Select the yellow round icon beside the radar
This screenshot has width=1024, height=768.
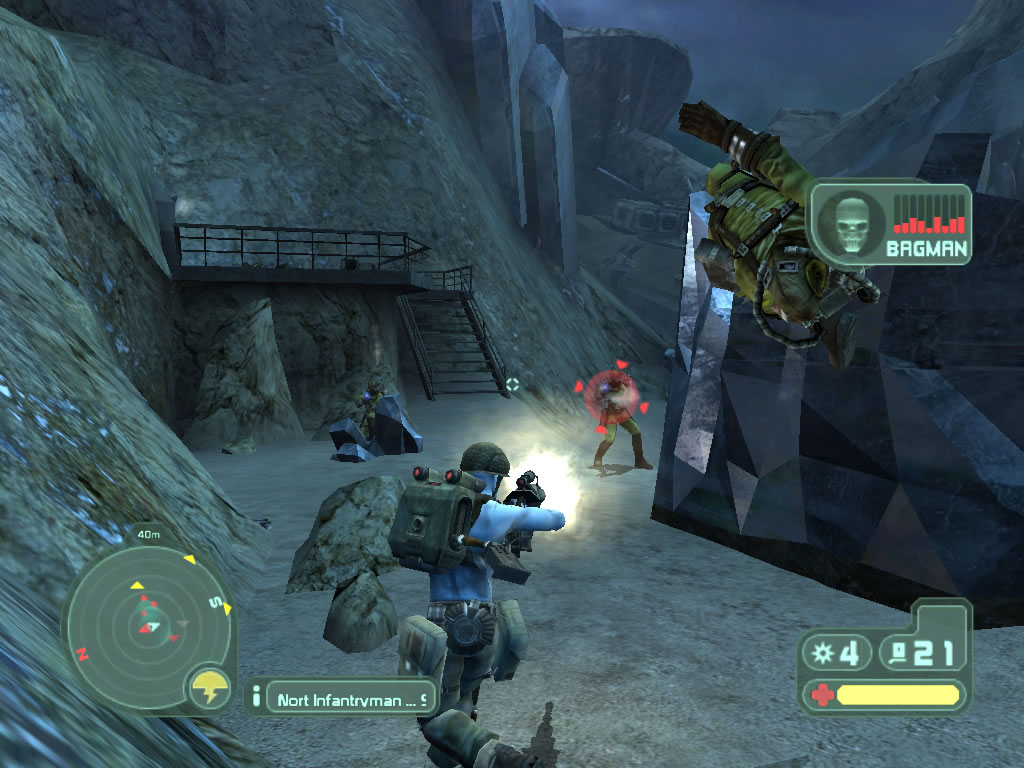(210, 687)
